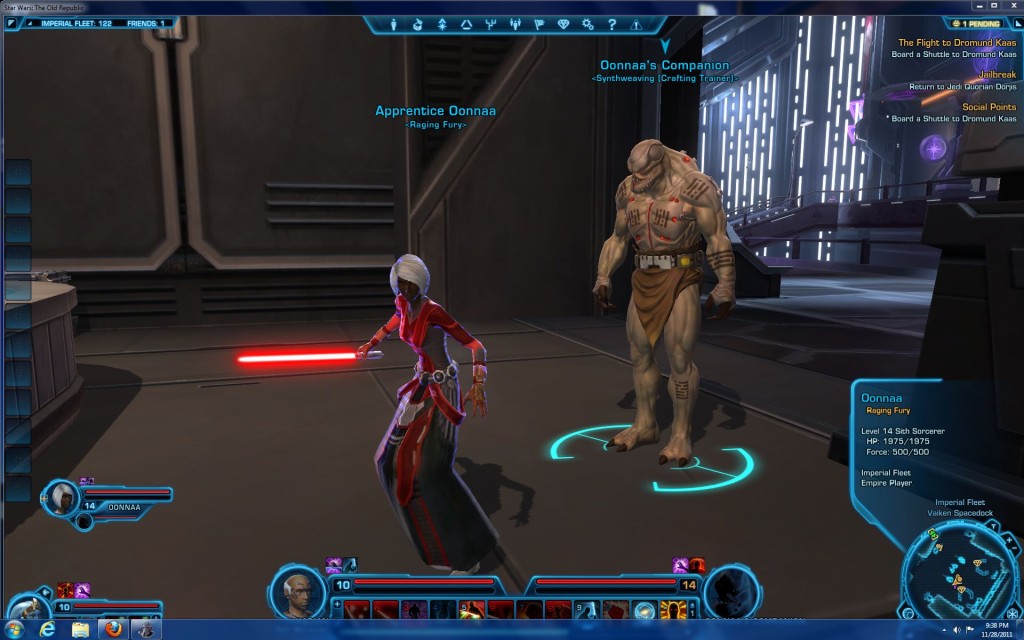Open Firefox from the Windows taskbar
Image resolution: width=1024 pixels, height=640 pixels.
[x=113, y=629]
